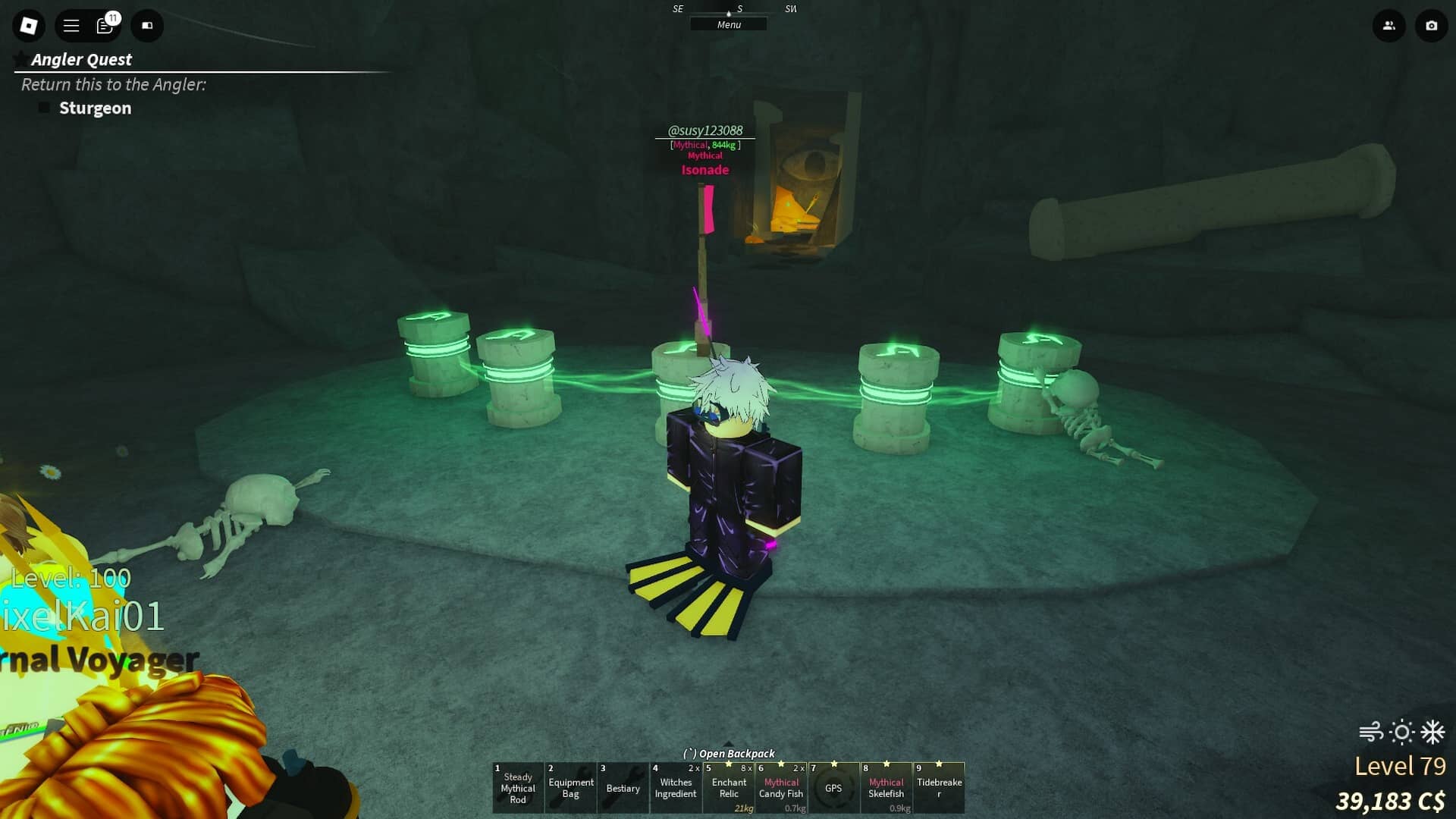Select the Mythical Candy Fish
This screenshot has height=819, width=1456.
pos(781,788)
